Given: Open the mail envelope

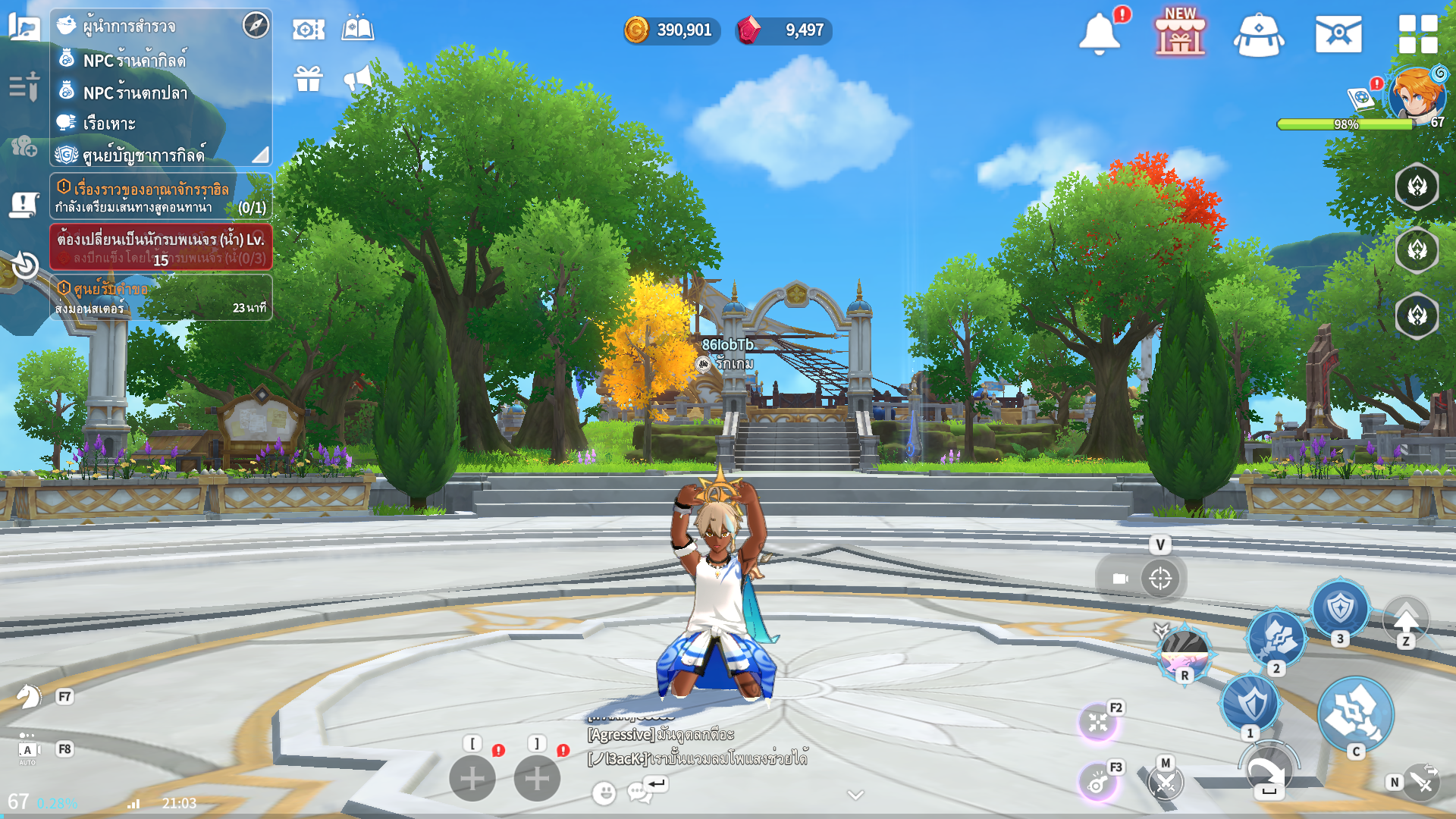Looking at the screenshot, I should [x=1338, y=34].
